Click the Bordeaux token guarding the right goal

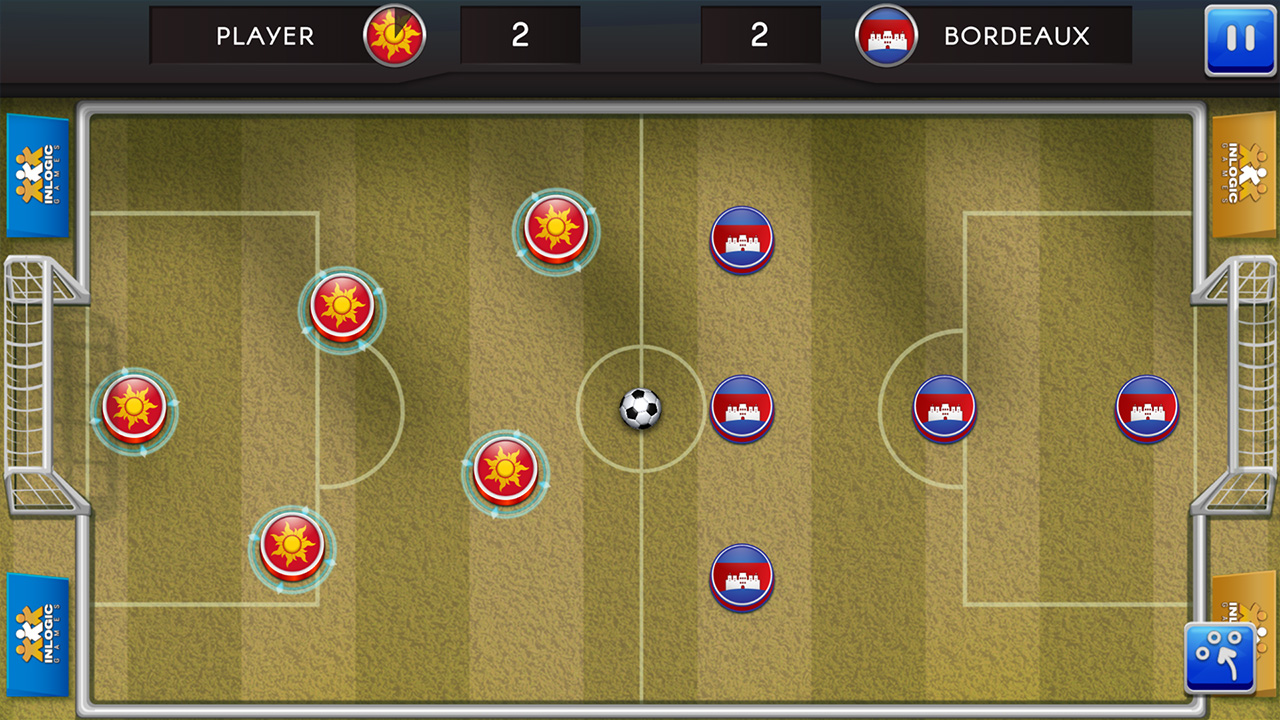tap(1147, 407)
